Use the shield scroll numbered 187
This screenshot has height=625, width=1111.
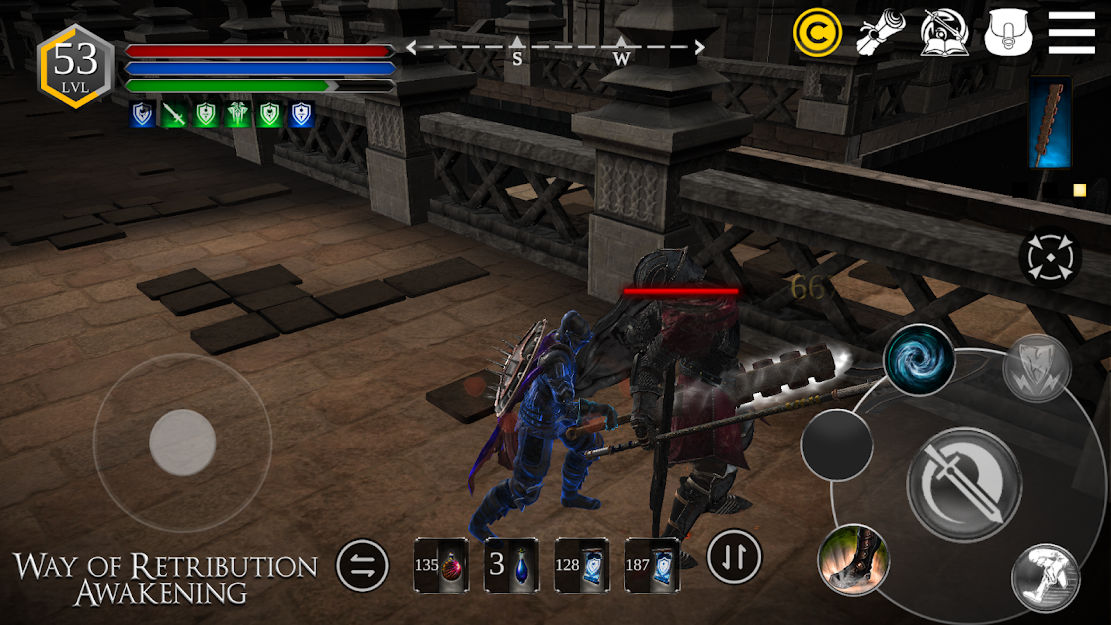(652, 565)
